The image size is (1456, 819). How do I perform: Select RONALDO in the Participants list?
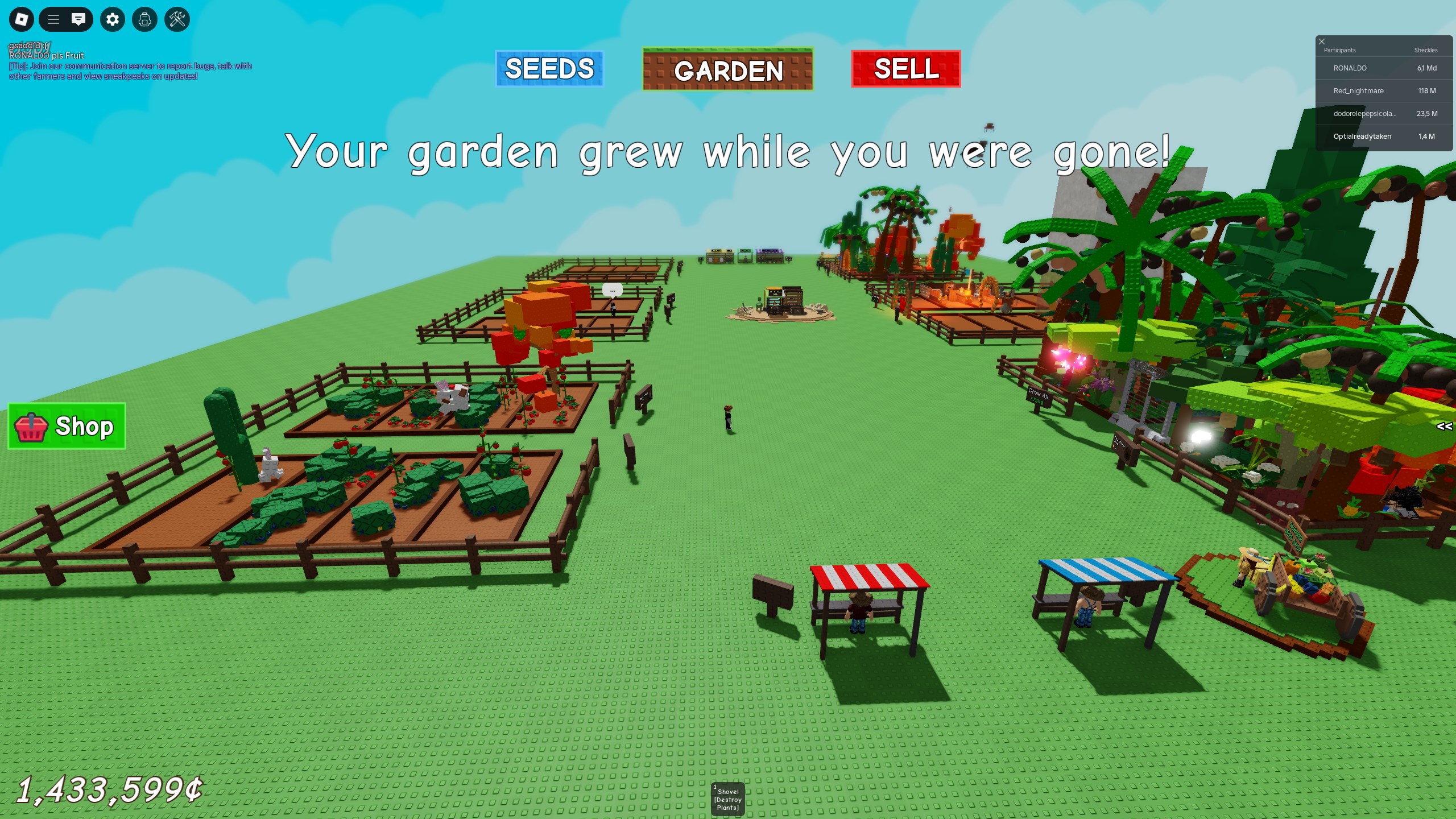[x=1382, y=68]
